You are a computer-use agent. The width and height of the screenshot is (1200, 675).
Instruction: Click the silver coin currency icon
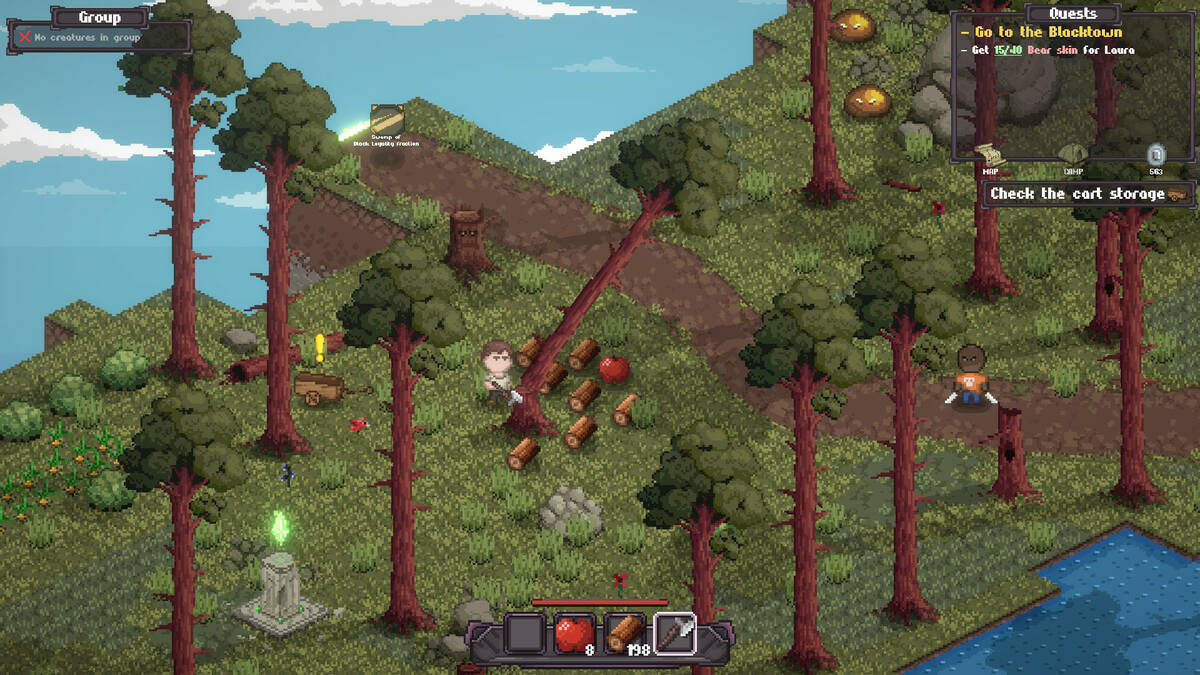click(x=1156, y=154)
